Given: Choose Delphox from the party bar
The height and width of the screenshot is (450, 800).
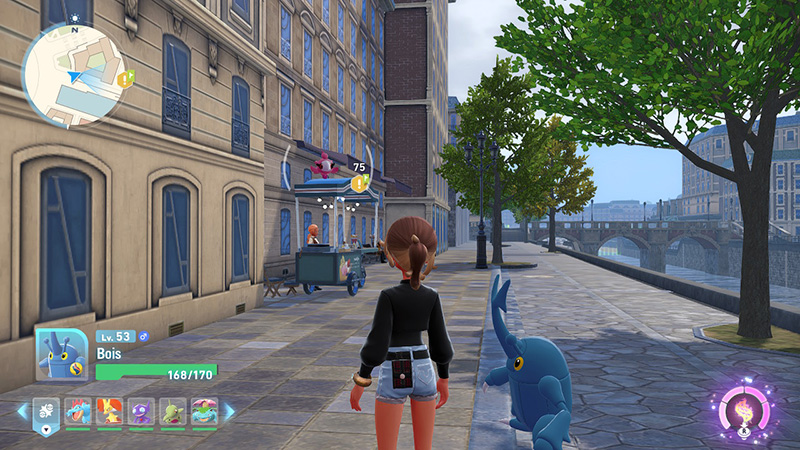Looking at the screenshot, I should pyautogui.click(x=109, y=411).
